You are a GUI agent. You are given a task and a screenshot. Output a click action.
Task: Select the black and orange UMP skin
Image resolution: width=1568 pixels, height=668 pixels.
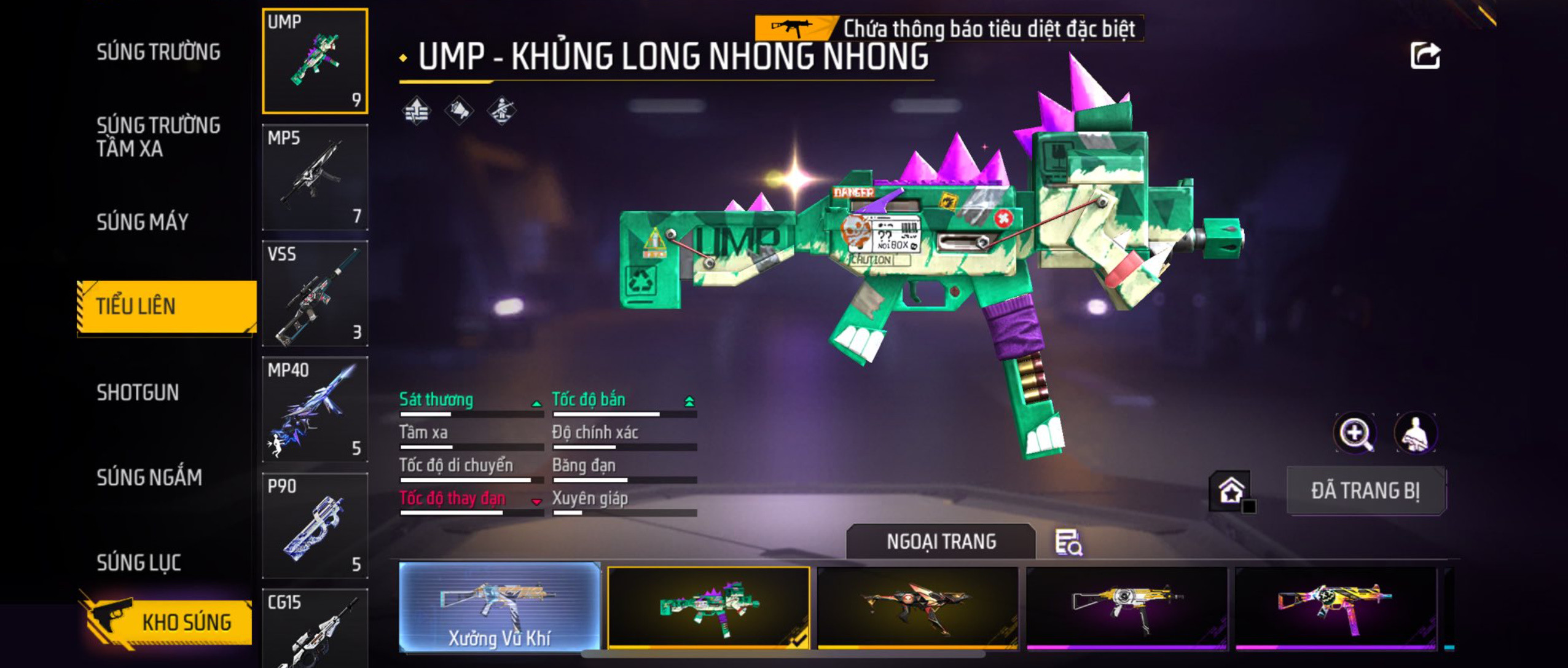[917, 607]
